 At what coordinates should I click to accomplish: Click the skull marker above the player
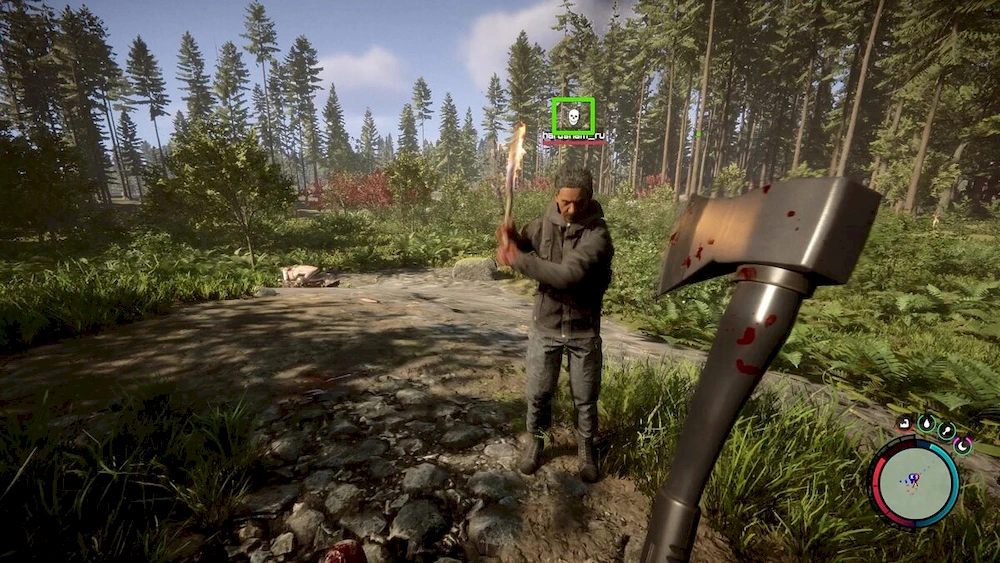(573, 116)
